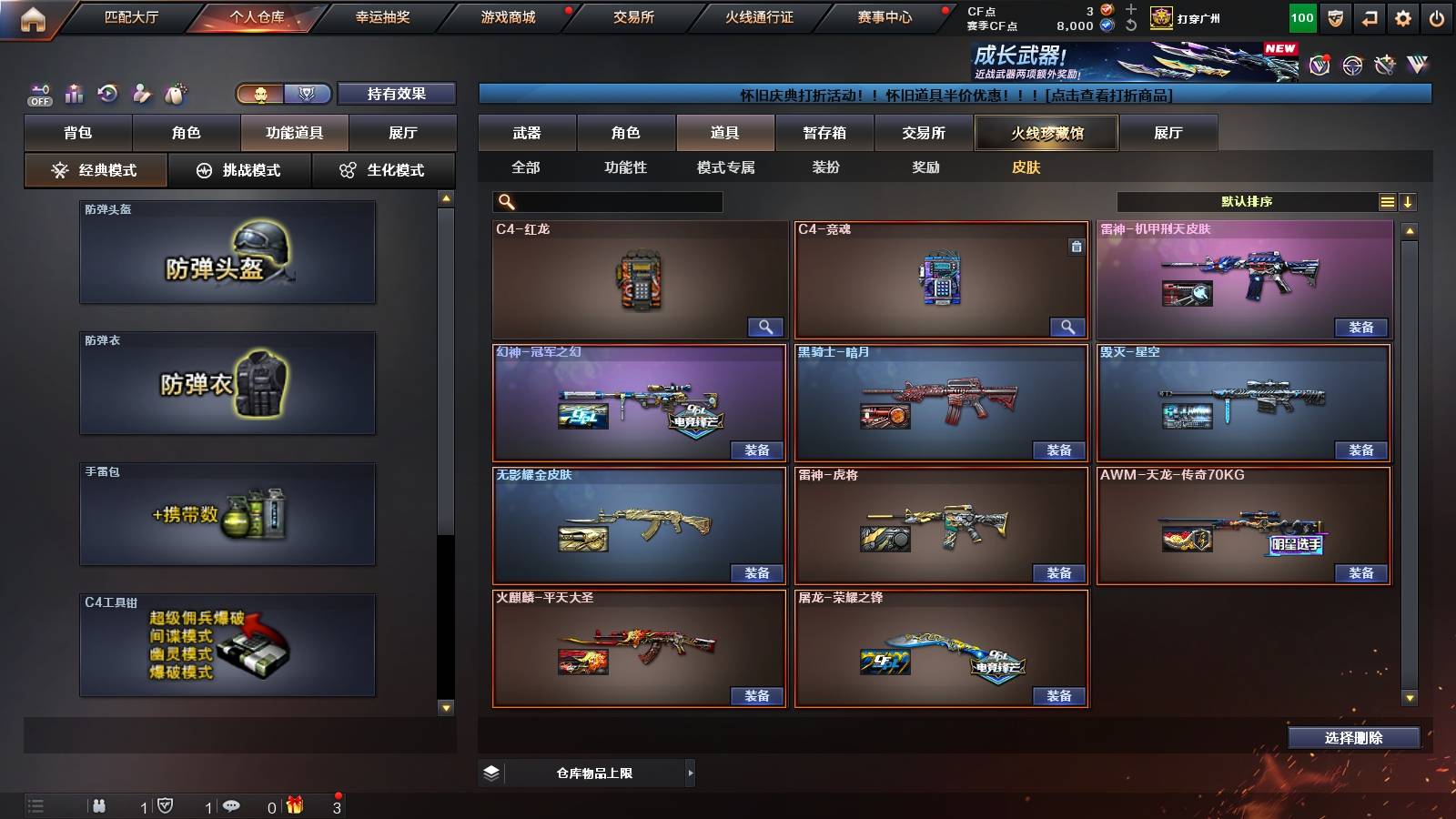Switch to the 火线珍藏馆 tab
Viewport: 1456px width, 819px height.
click(x=1046, y=133)
